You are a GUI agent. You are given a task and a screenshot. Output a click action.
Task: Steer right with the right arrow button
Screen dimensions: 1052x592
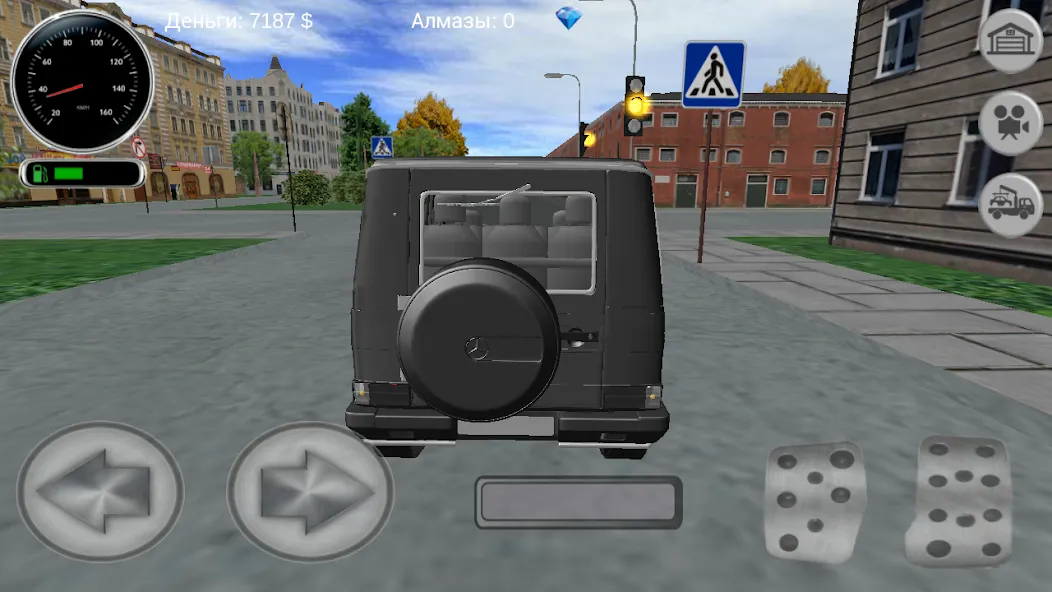tap(310, 491)
